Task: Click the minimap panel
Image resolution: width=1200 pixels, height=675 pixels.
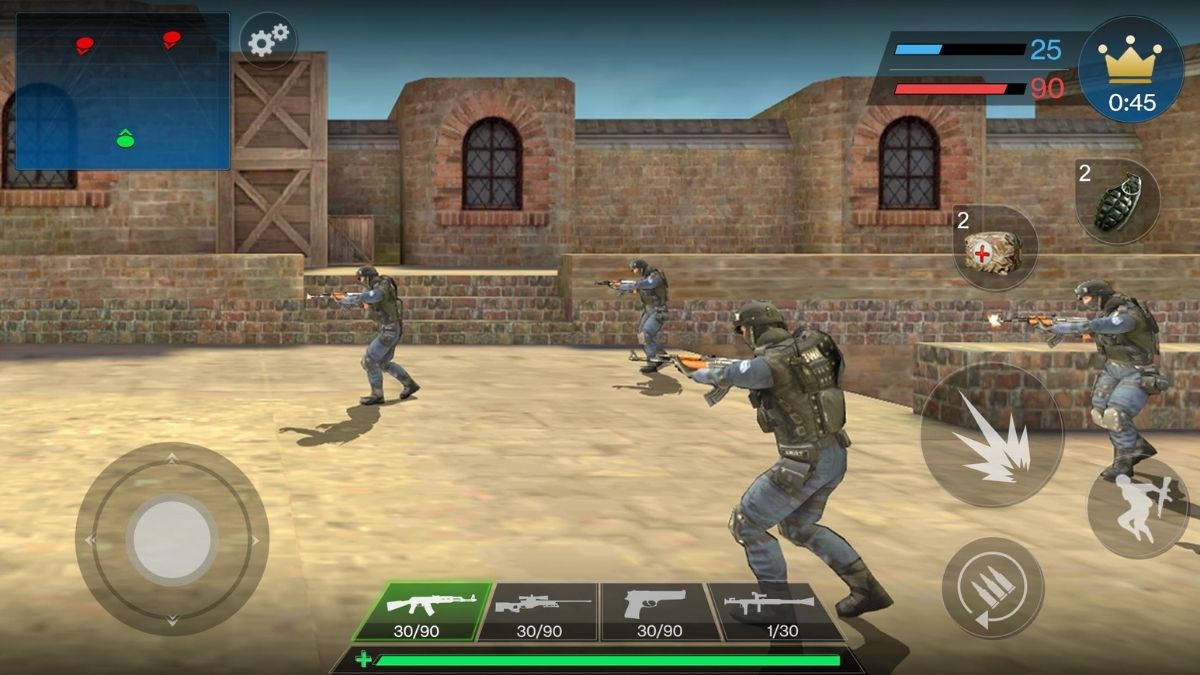Action: tap(123, 91)
